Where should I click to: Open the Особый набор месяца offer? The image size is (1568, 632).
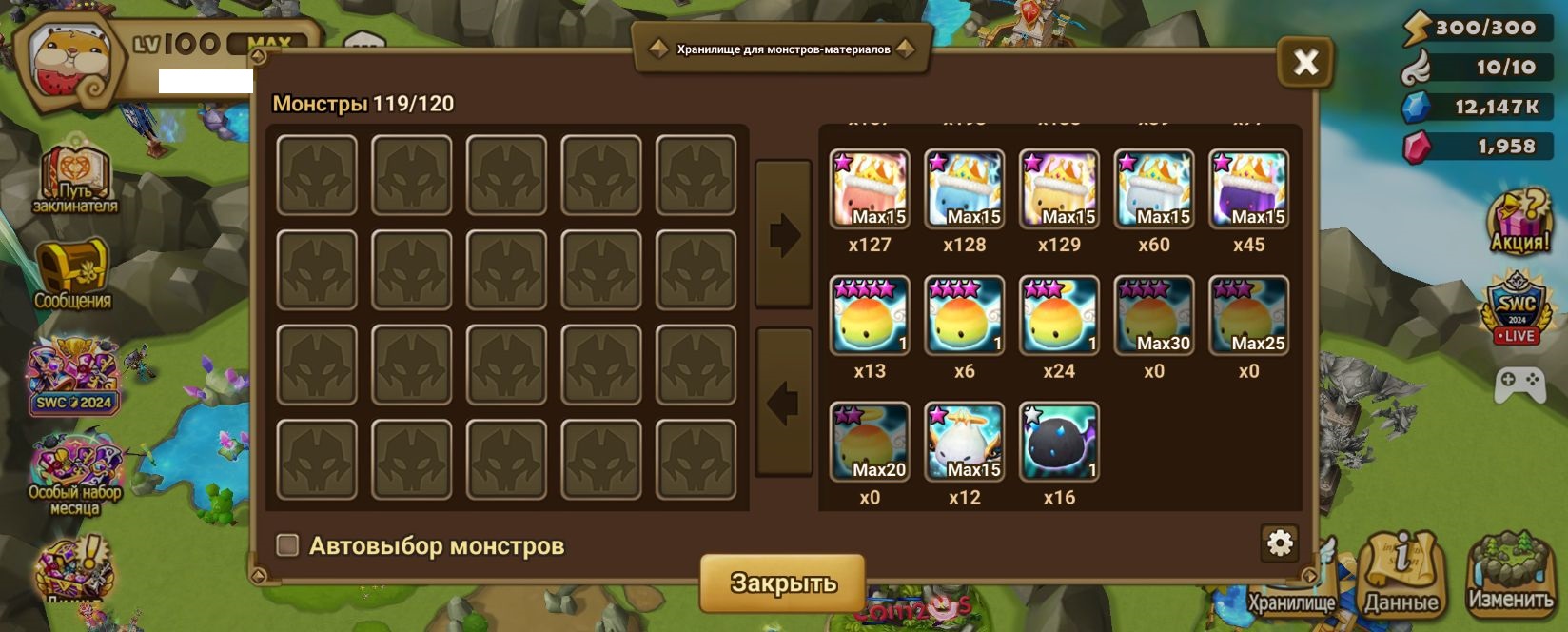[x=74, y=473]
